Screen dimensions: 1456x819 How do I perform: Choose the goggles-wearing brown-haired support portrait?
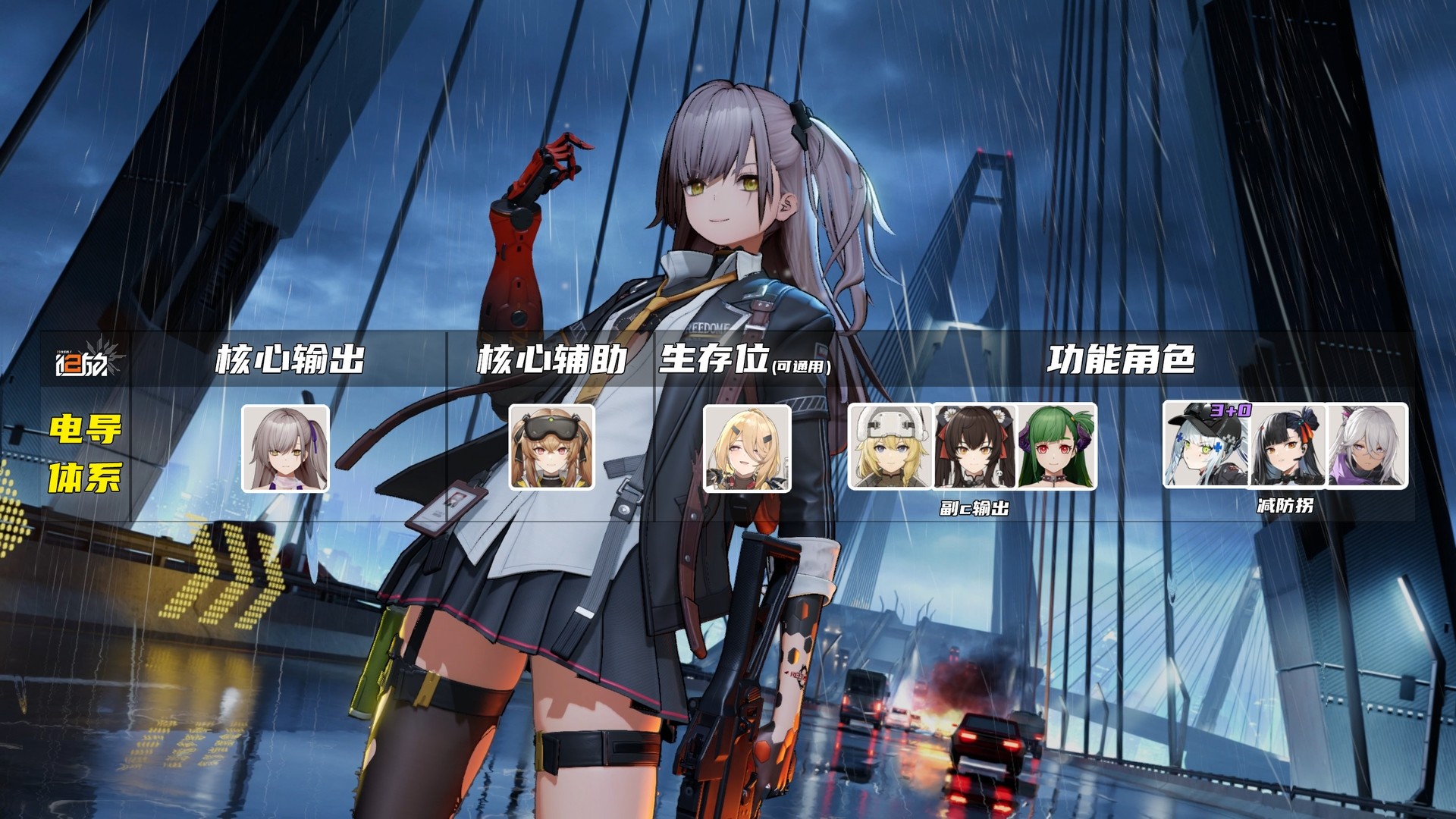(551, 447)
